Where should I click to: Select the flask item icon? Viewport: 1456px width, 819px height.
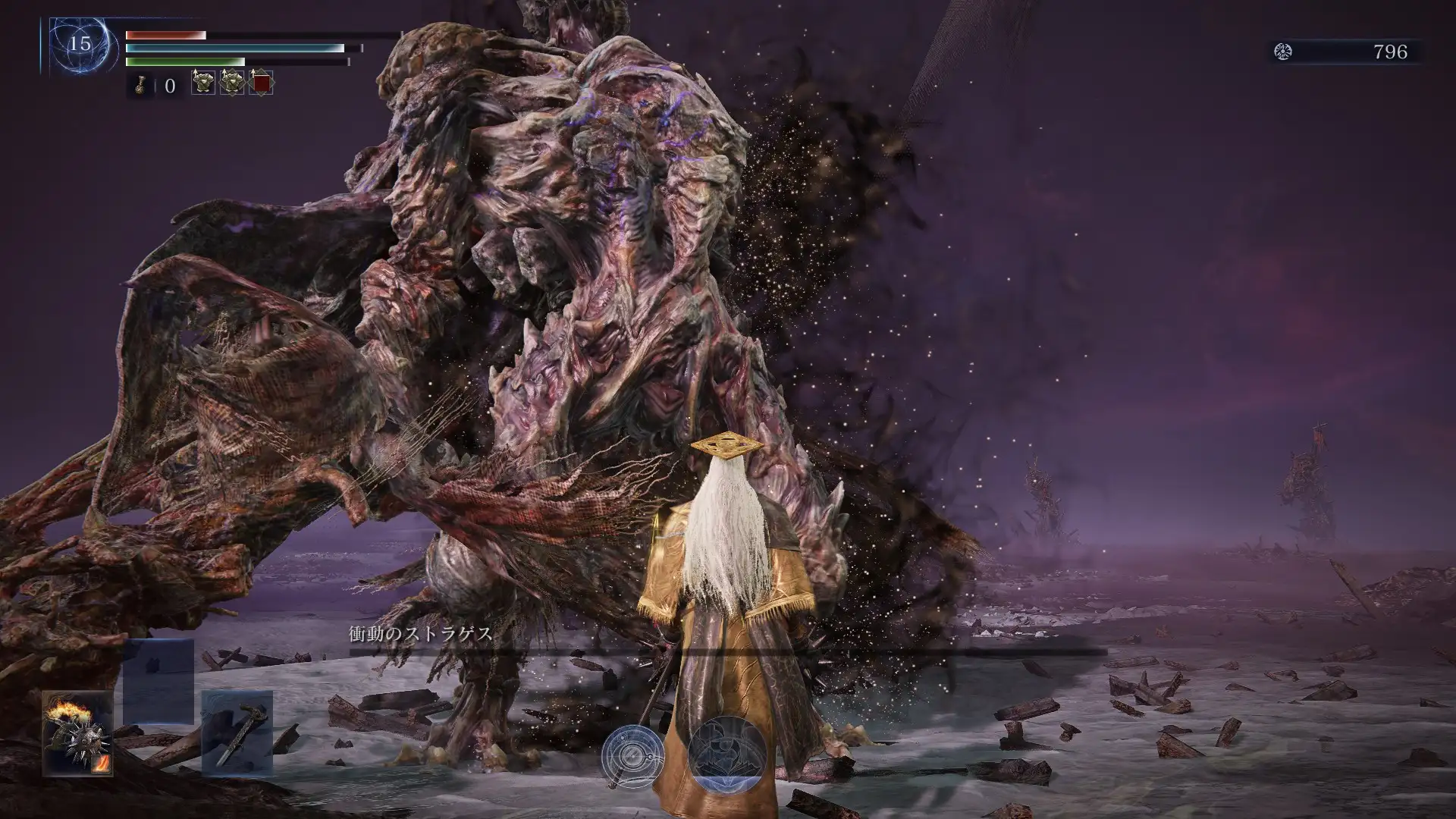pos(140,85)
